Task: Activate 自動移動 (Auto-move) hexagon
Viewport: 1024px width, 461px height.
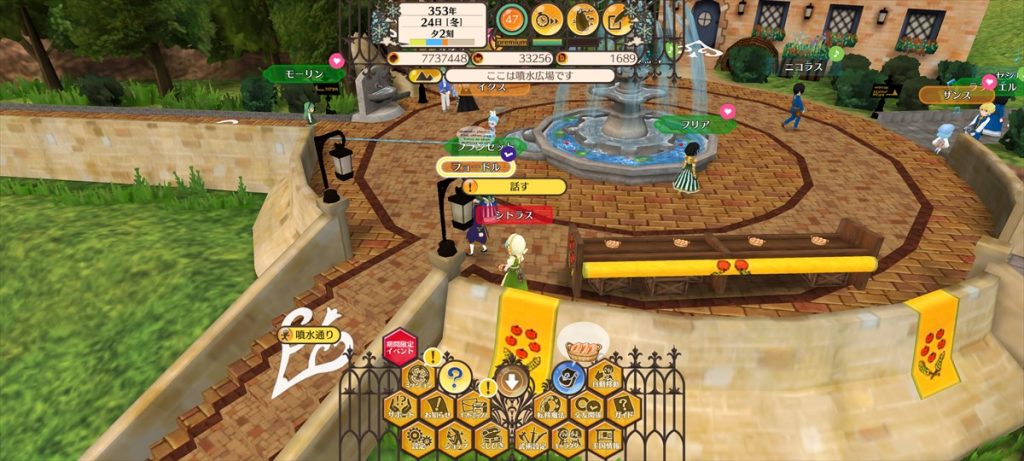Action: click(x=605, y=378)
